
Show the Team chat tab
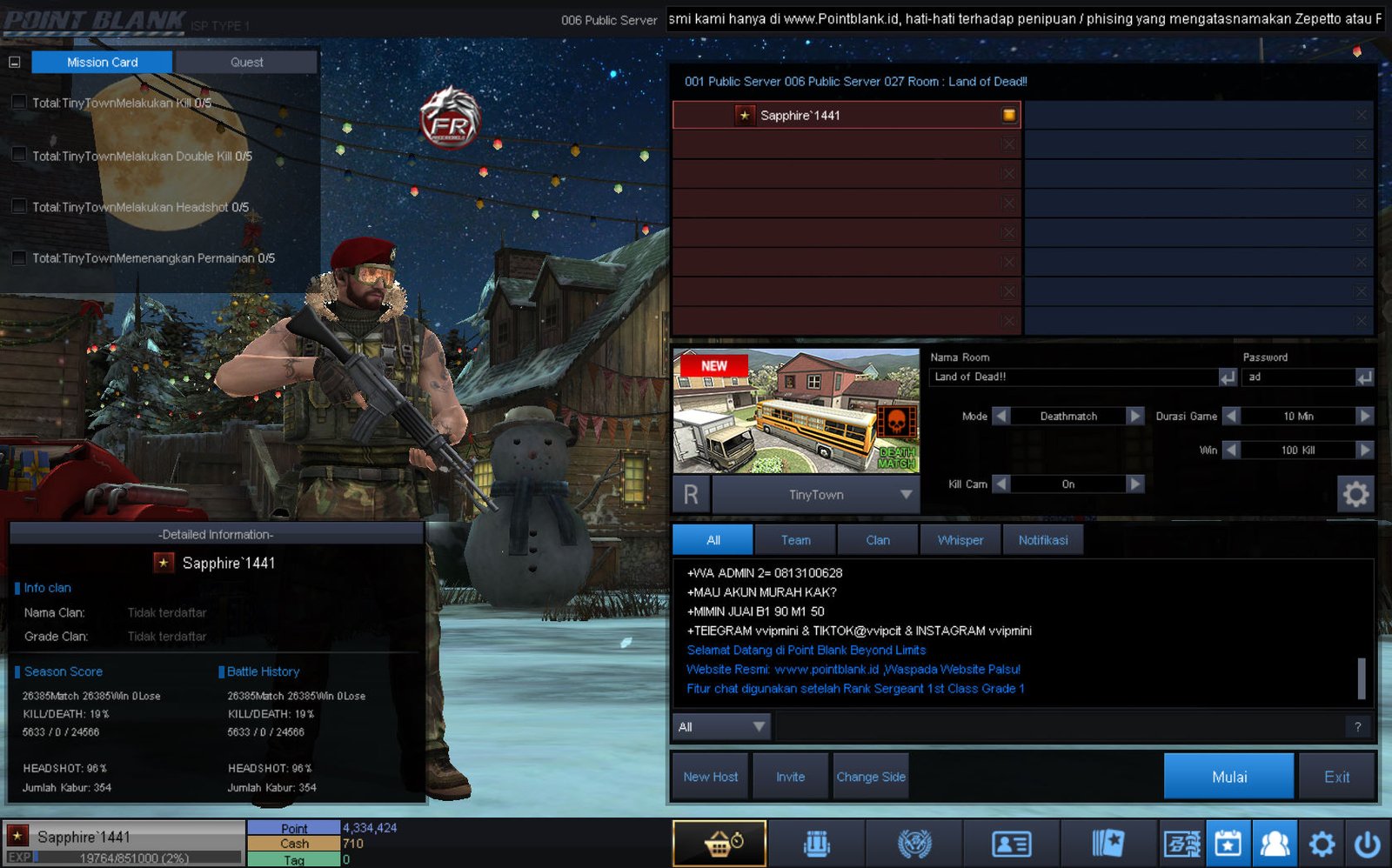click(795, 540)
